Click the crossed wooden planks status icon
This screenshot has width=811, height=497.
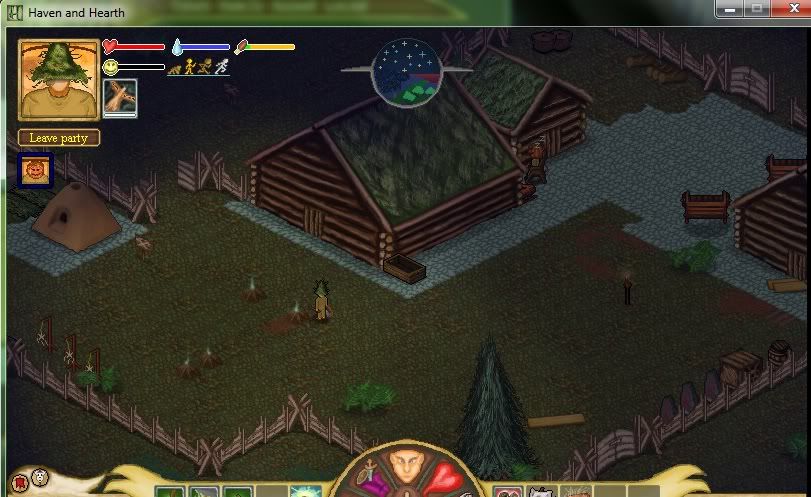pos(120,98)
